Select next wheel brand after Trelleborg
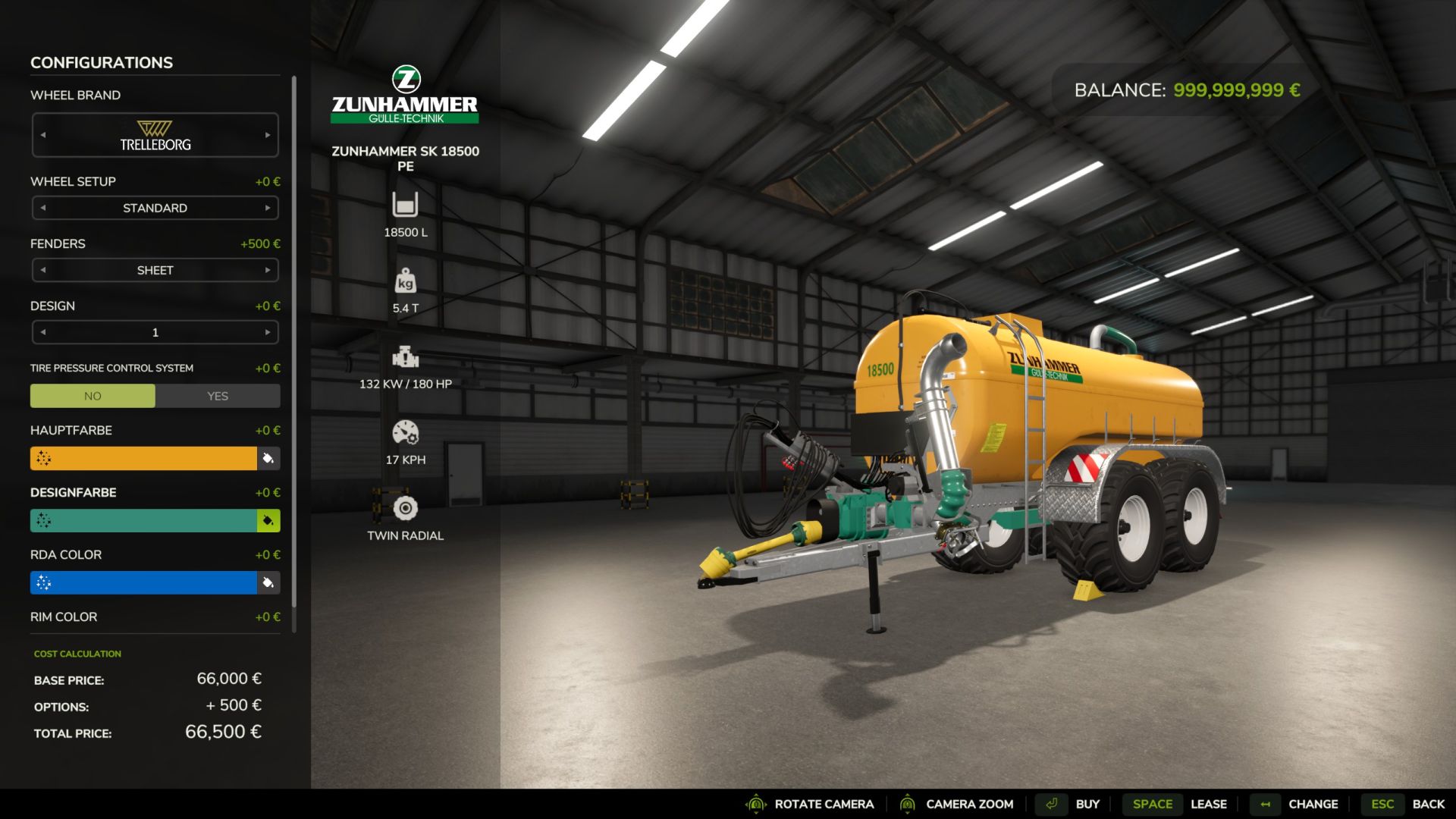 coord(268,135)
